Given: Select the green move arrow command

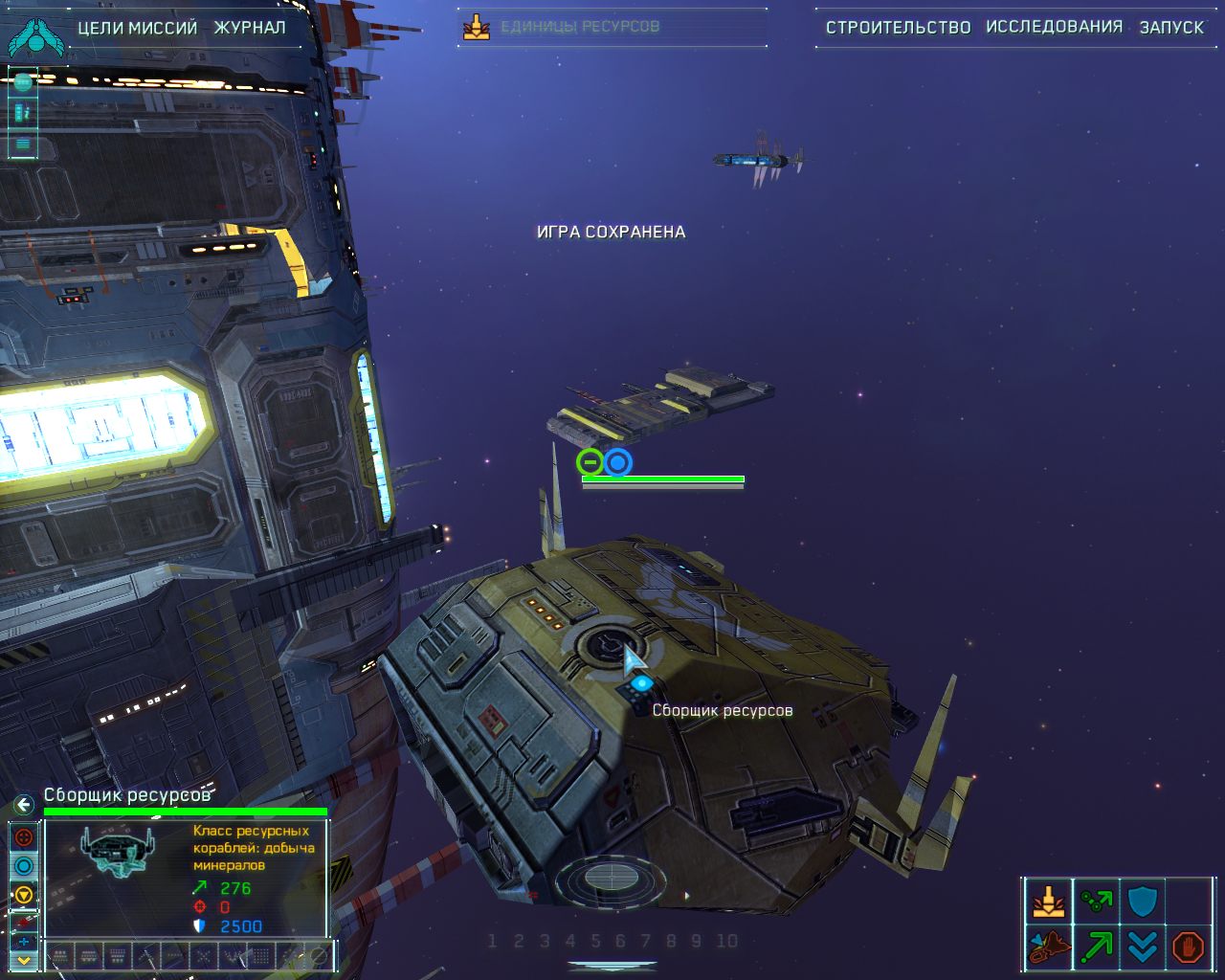Looking at the screenshot, I should tap(1096, 946).
